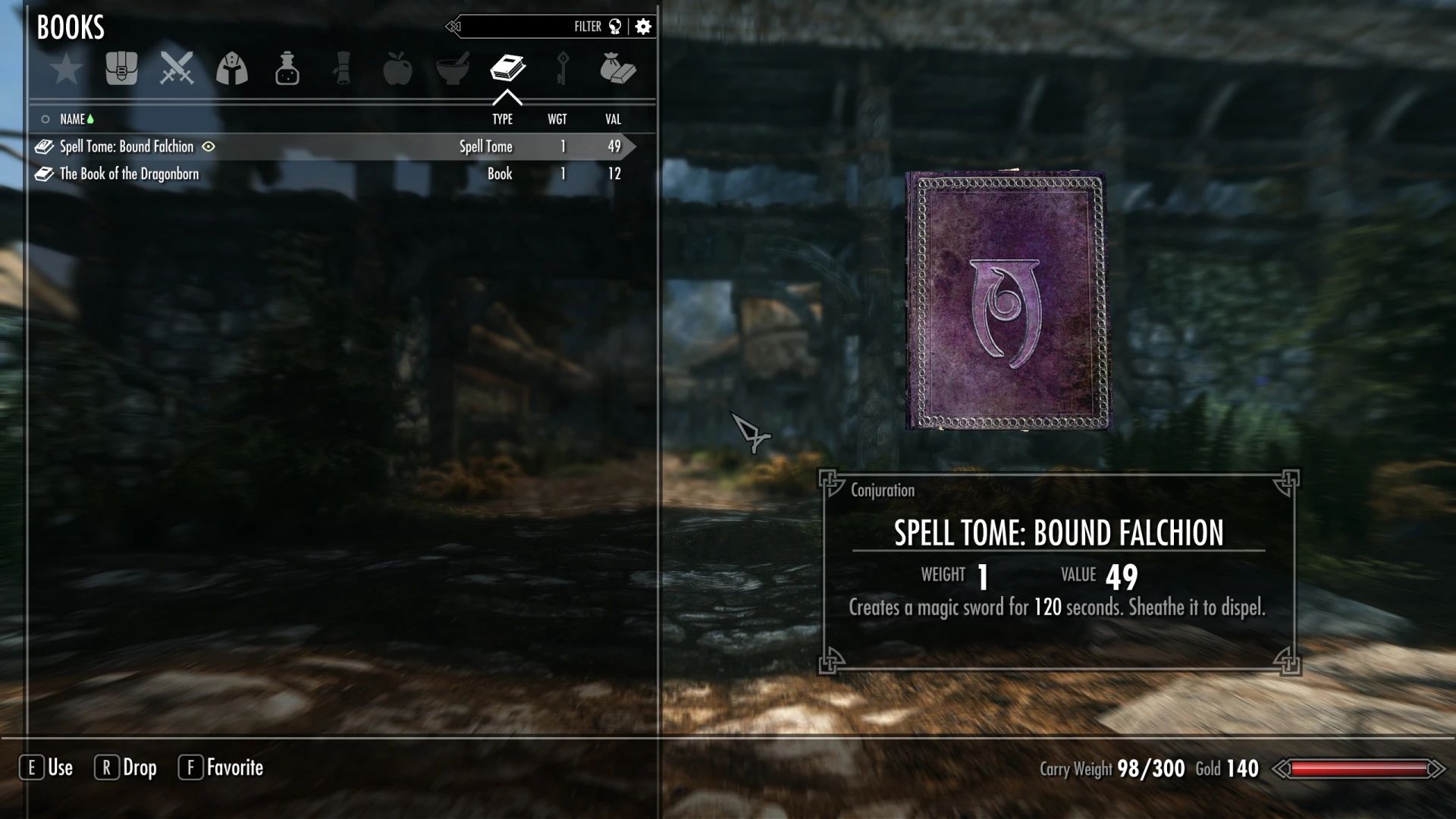Click the eye icon on Spell Tome entry
Screen dimensions: 1456x819
pos(209,147)
